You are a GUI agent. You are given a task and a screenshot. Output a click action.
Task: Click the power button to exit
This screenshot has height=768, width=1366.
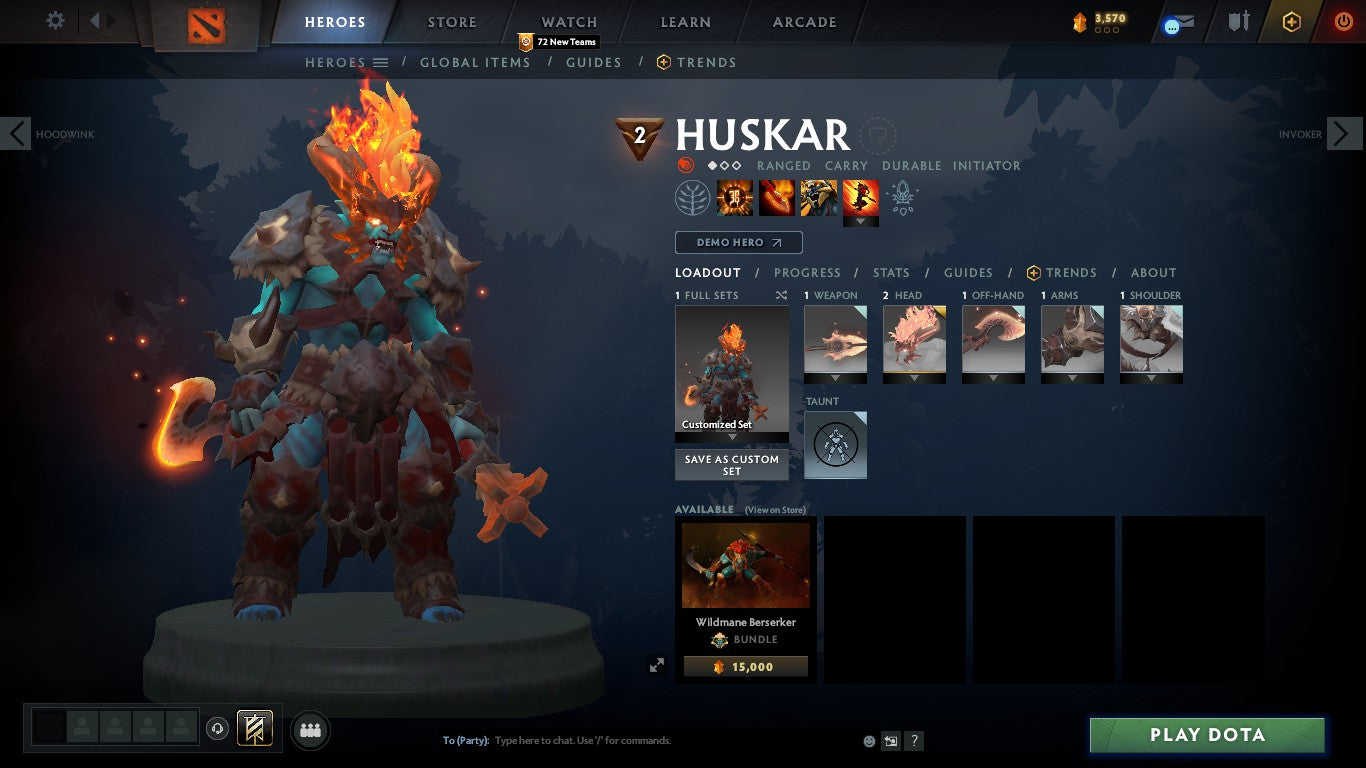tap(1341, 21)
